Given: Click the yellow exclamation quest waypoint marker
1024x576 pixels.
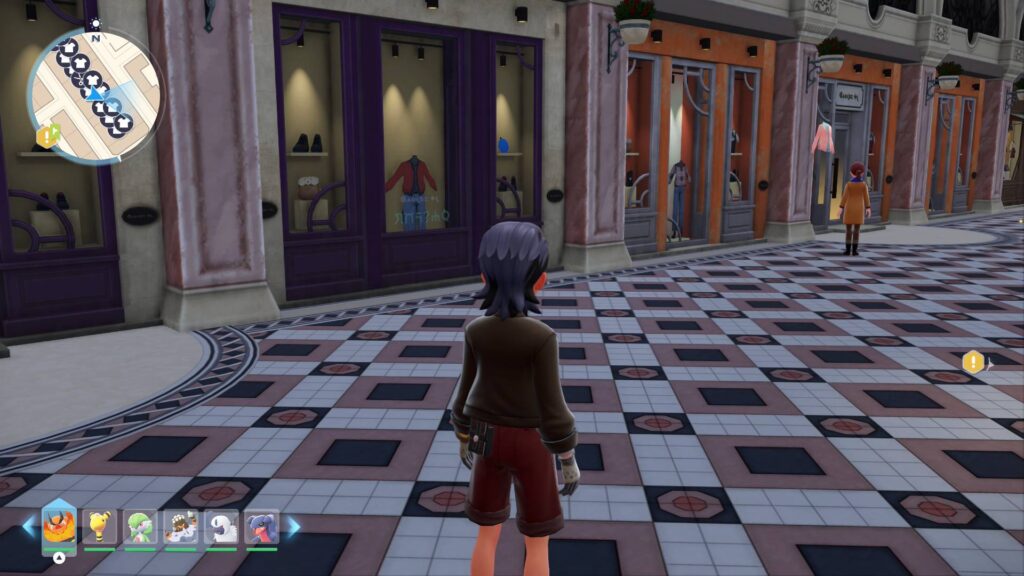Looking at the screenshot, I should [973, 362].
